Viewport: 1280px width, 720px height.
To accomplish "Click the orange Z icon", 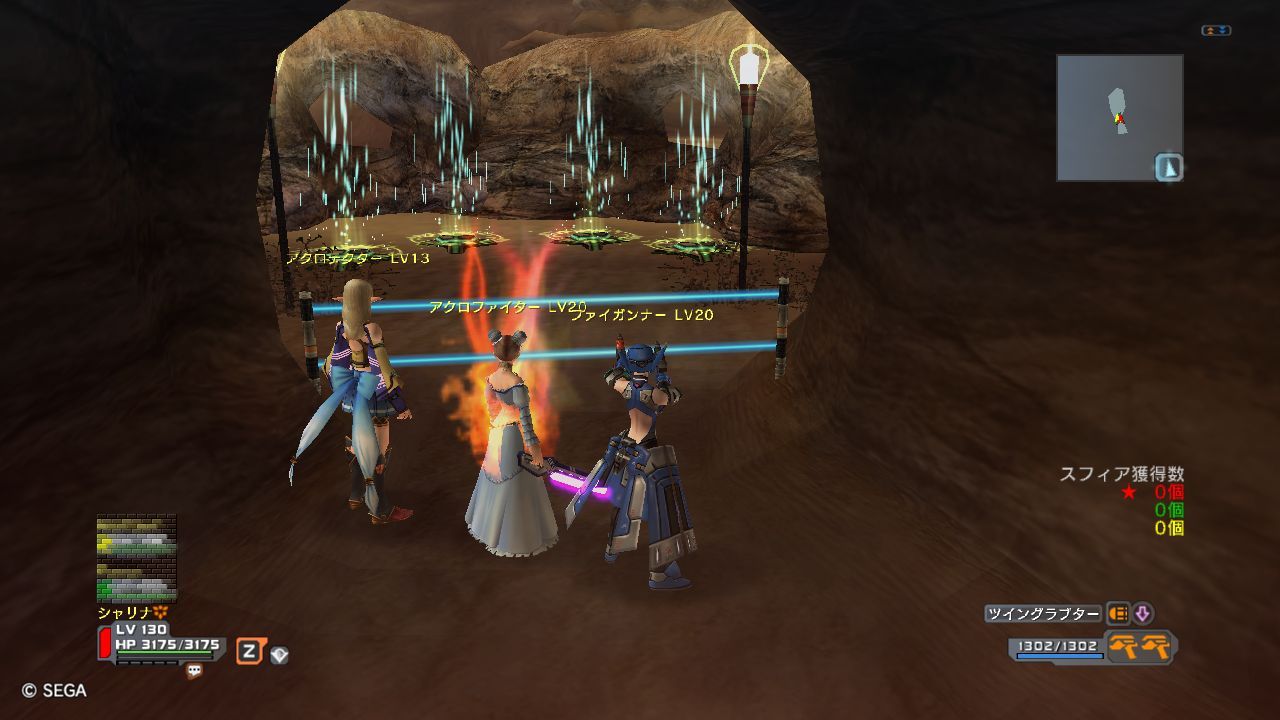I will point(248,652).
